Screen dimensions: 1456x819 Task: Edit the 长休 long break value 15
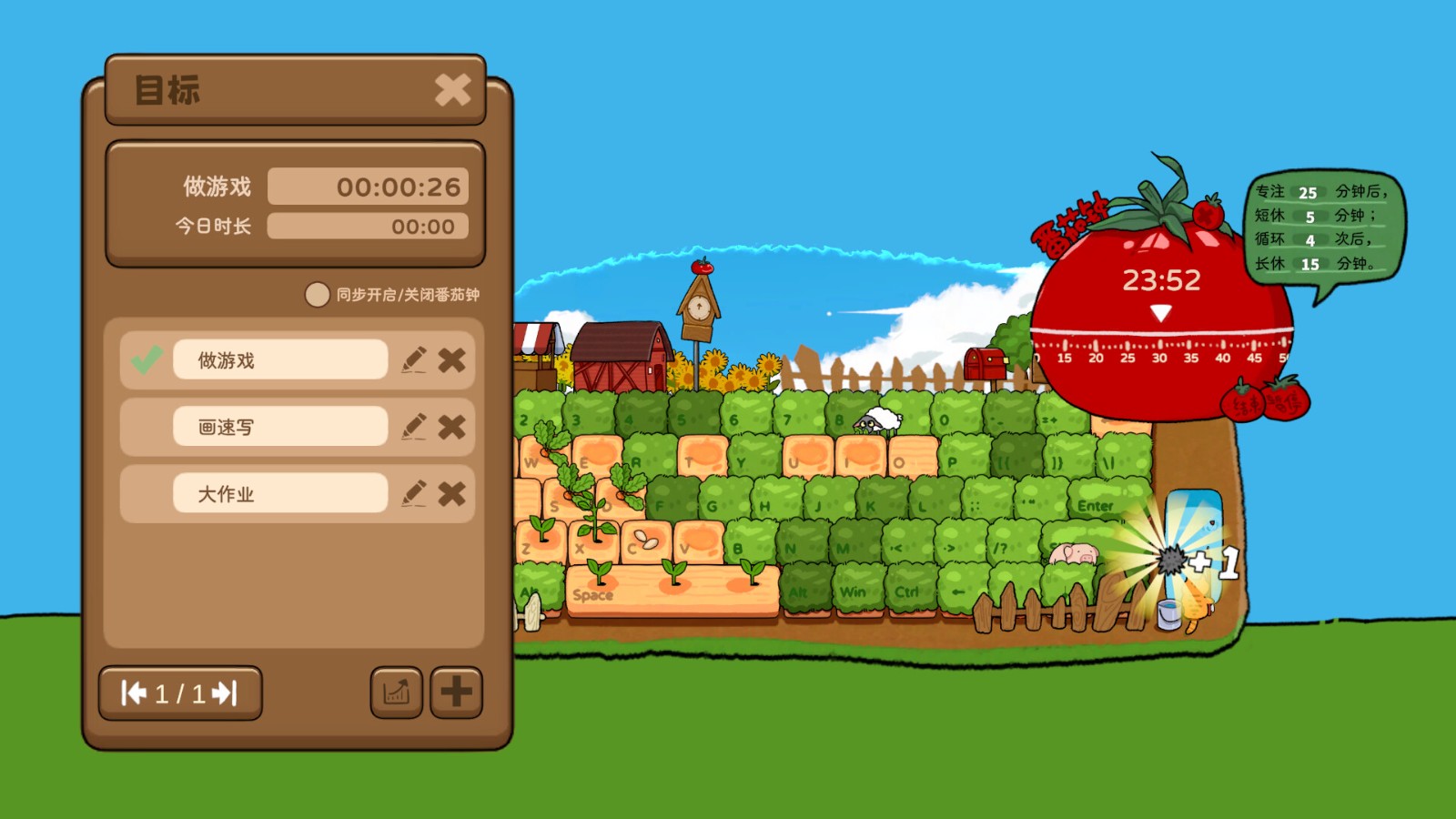1312,264
